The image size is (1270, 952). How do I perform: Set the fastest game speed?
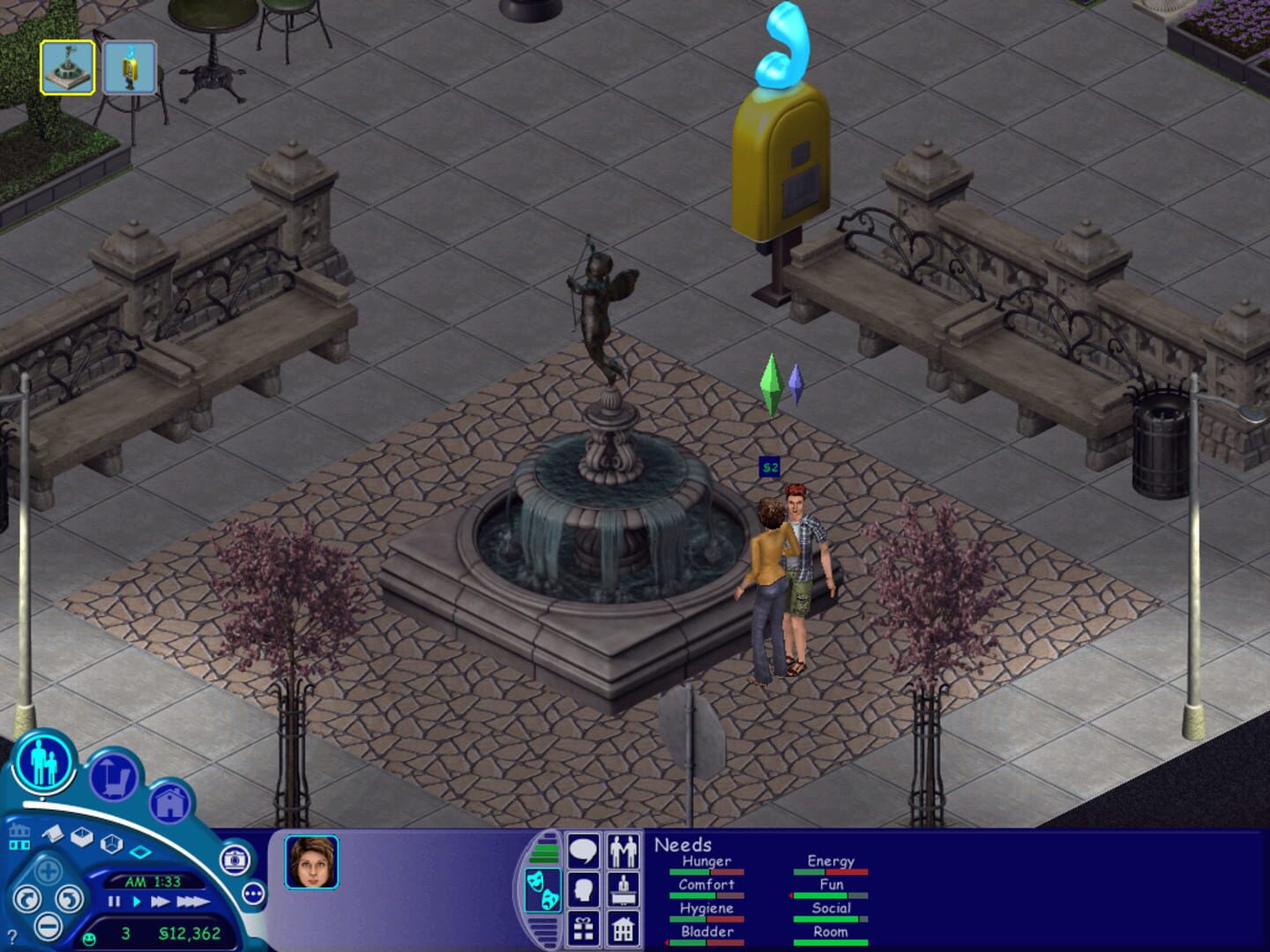pyautogui.click(x=192, y=903)
